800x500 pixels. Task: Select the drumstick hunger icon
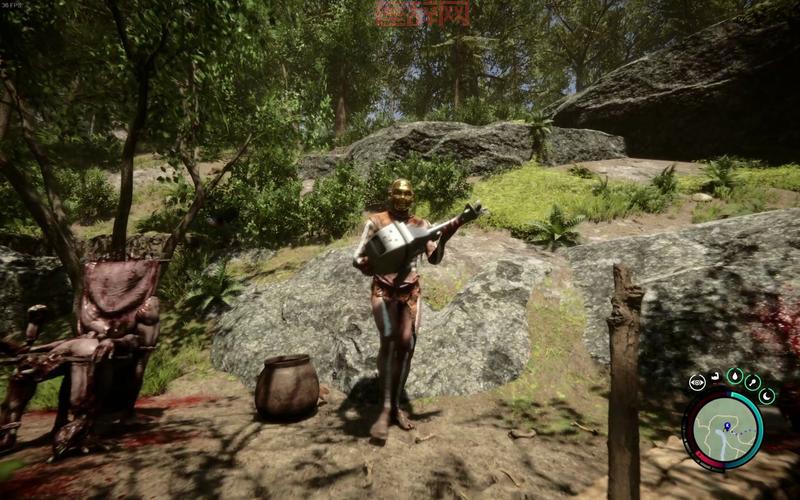753,382
